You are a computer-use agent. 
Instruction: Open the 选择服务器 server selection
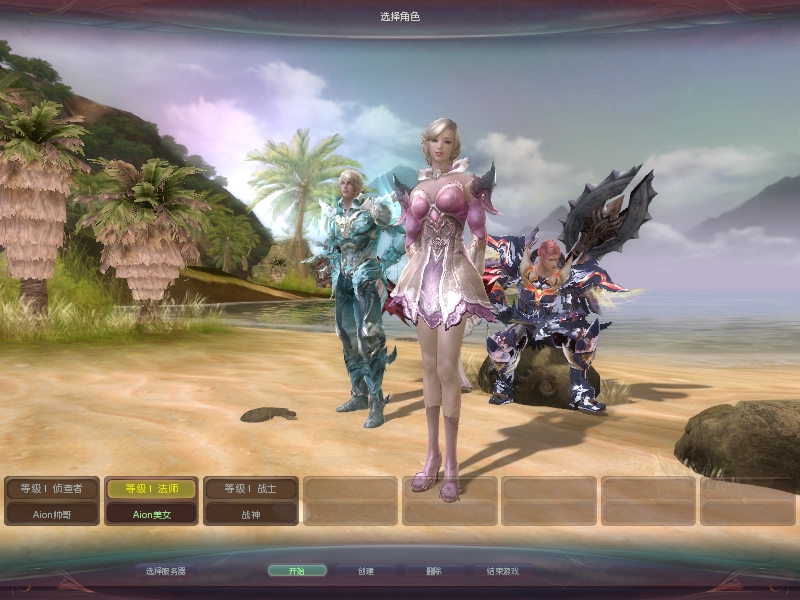(165, 571)
